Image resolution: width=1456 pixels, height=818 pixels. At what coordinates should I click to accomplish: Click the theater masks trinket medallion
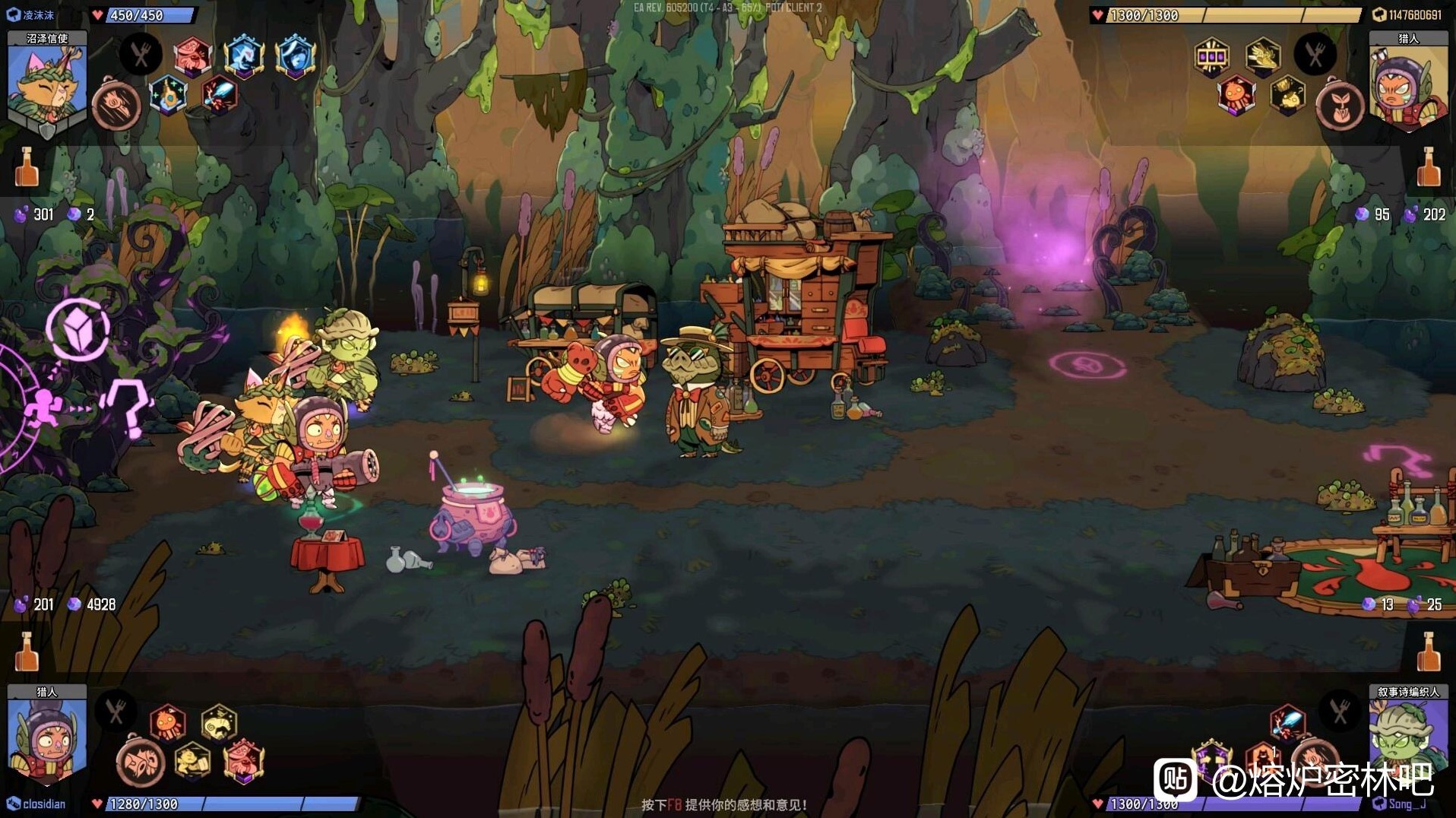tap(141, 760)
